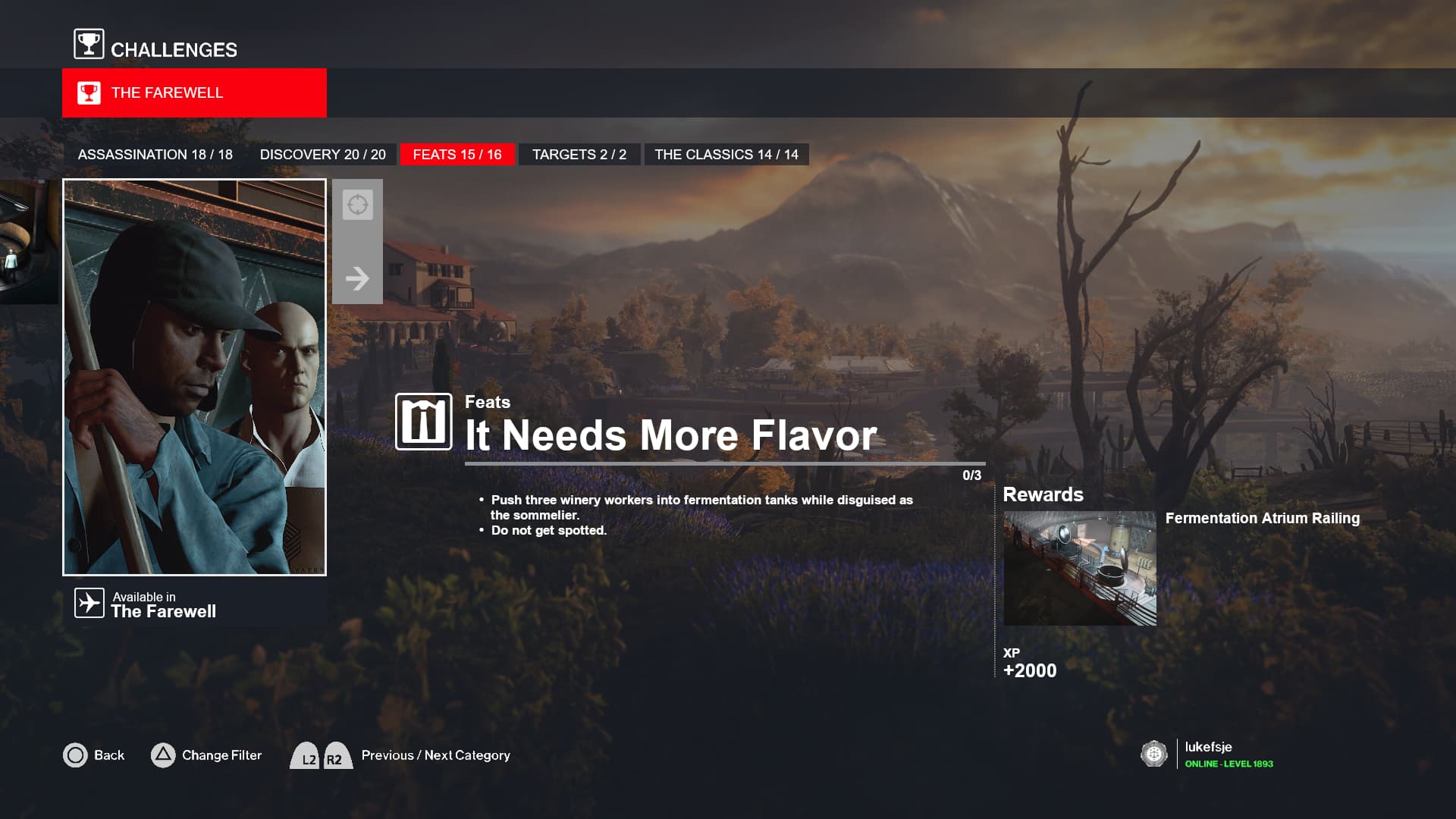Show the Targets challenges tab

(579, 155)
